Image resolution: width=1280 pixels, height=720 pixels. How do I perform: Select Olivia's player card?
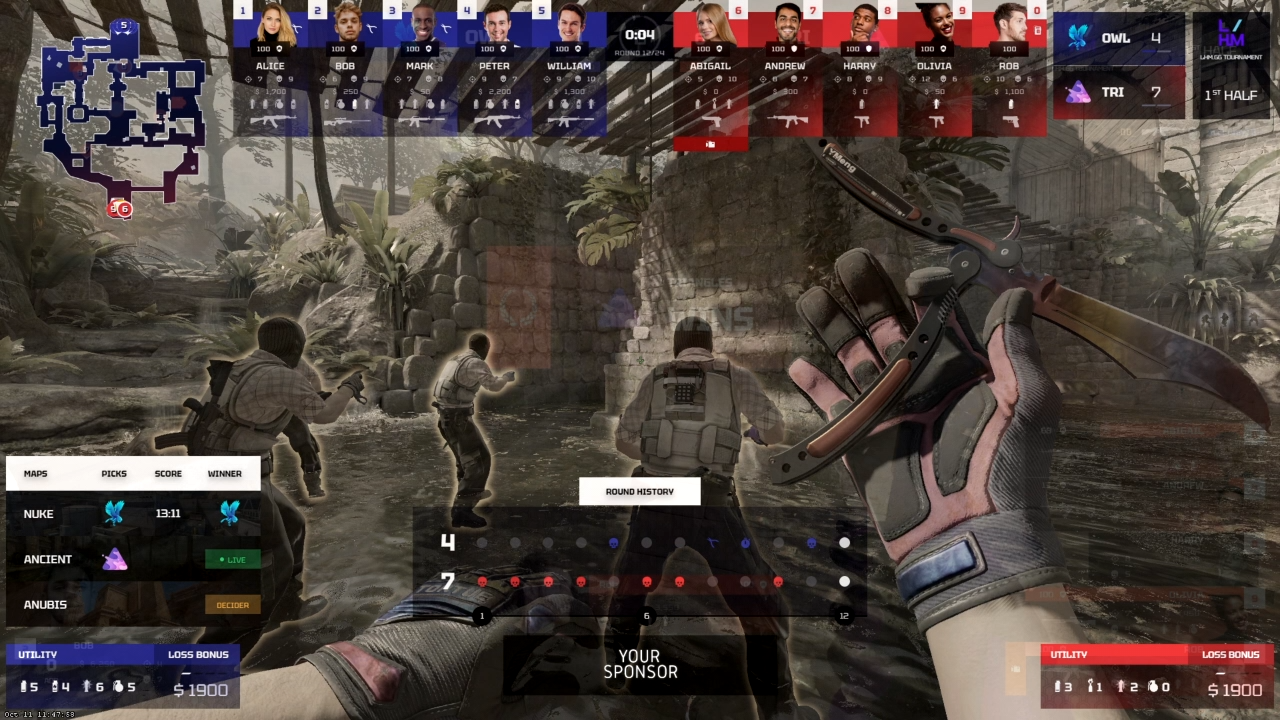coord(934,70)
